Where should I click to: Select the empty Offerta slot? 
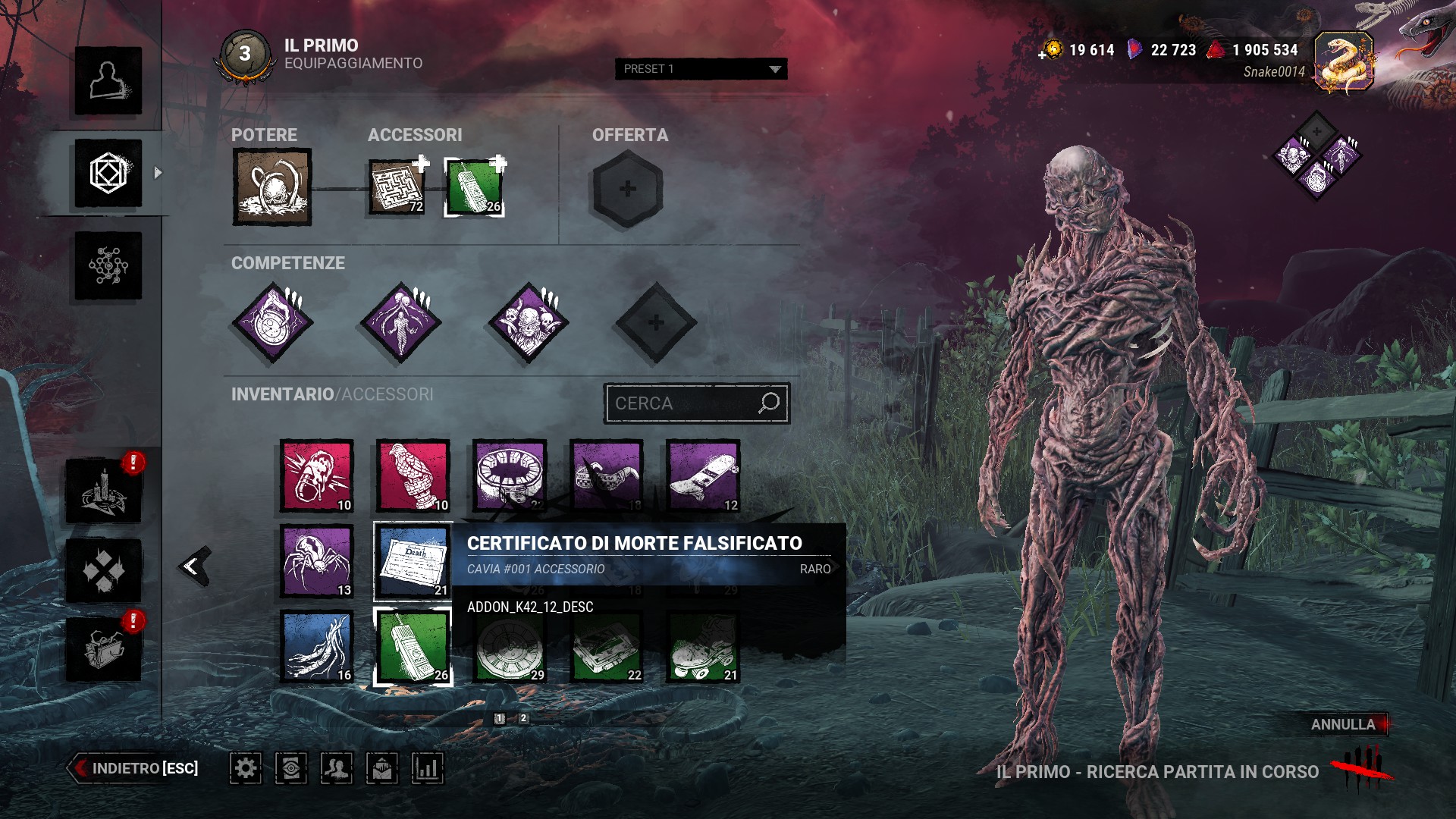click(x=627, y=189)
